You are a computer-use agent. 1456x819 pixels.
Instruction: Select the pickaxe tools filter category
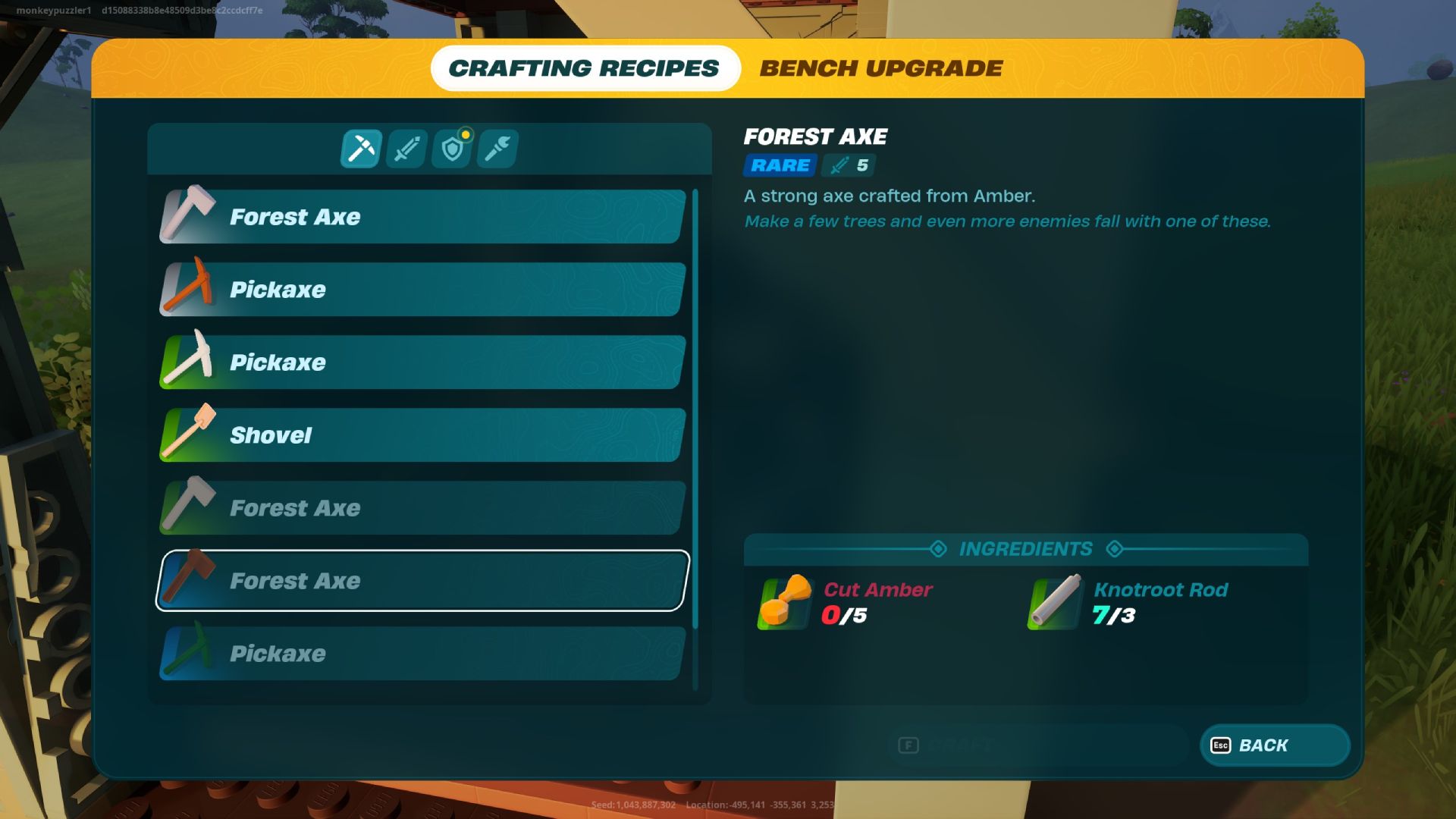[x=361, y=149]
